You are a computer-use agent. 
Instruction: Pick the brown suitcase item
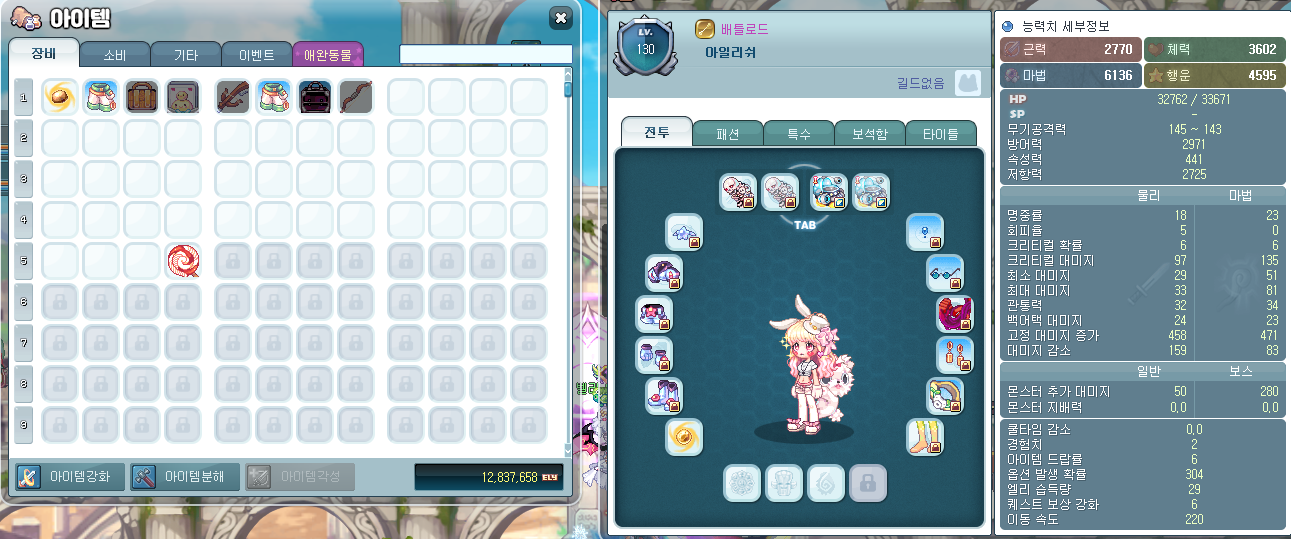(x=142, y=97)
